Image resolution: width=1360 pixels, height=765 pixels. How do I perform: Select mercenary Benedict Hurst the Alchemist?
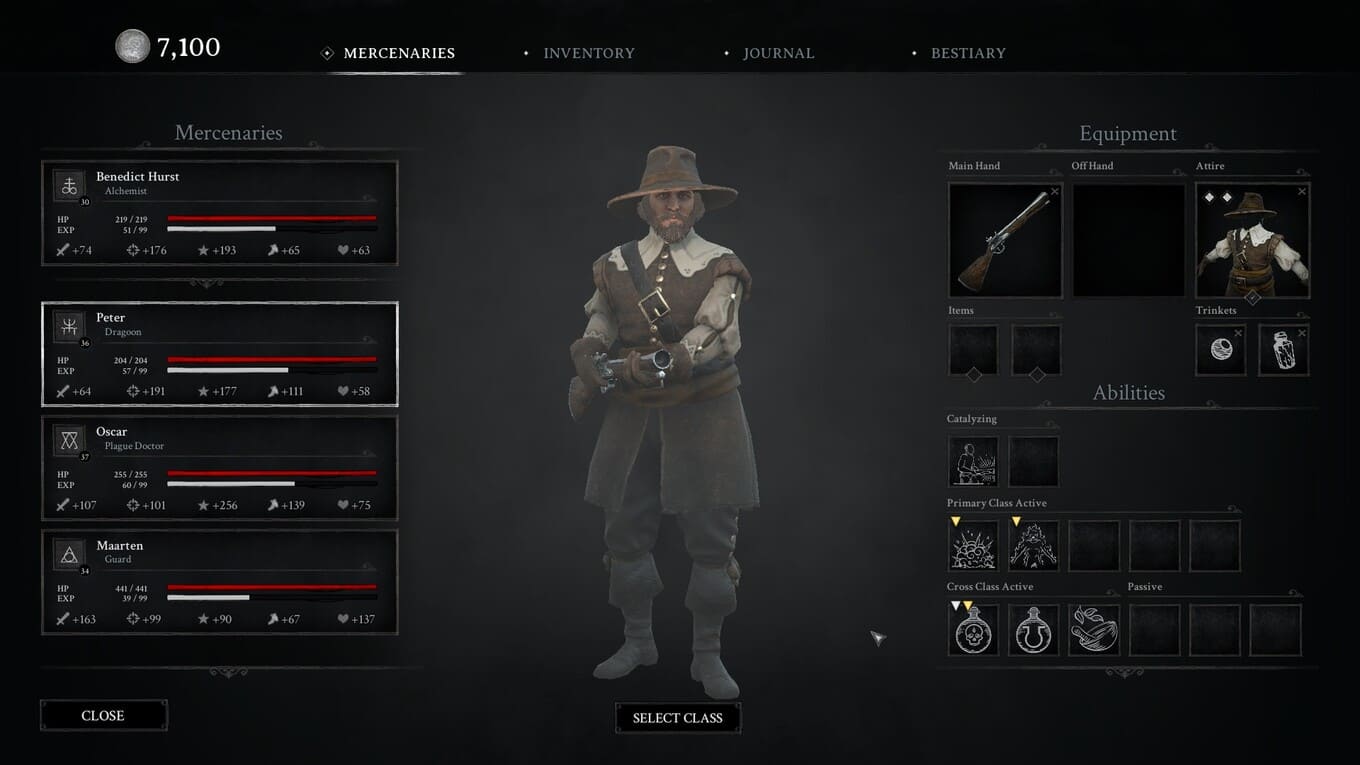point(219,212)
